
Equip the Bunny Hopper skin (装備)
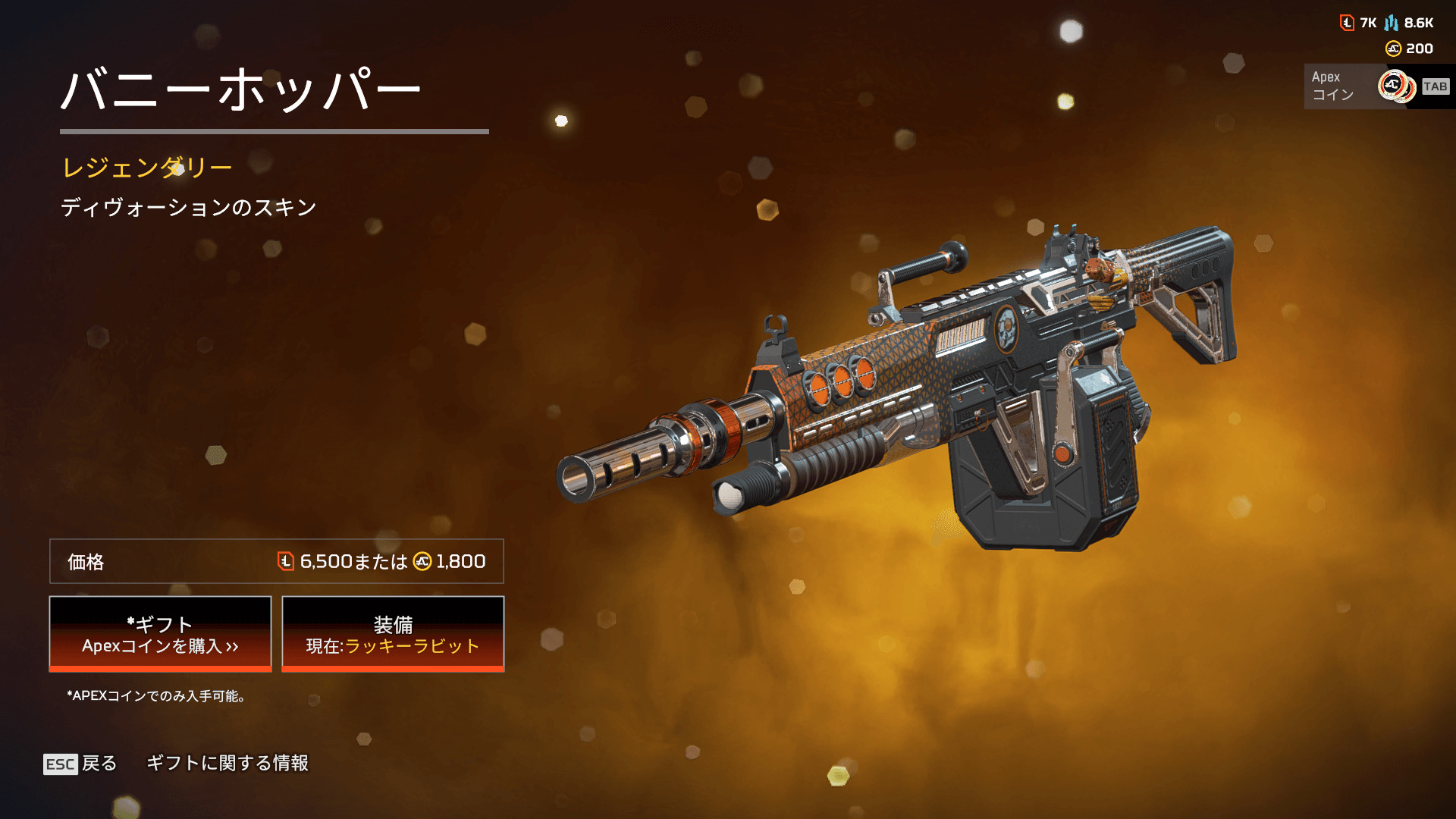(393, 634)
